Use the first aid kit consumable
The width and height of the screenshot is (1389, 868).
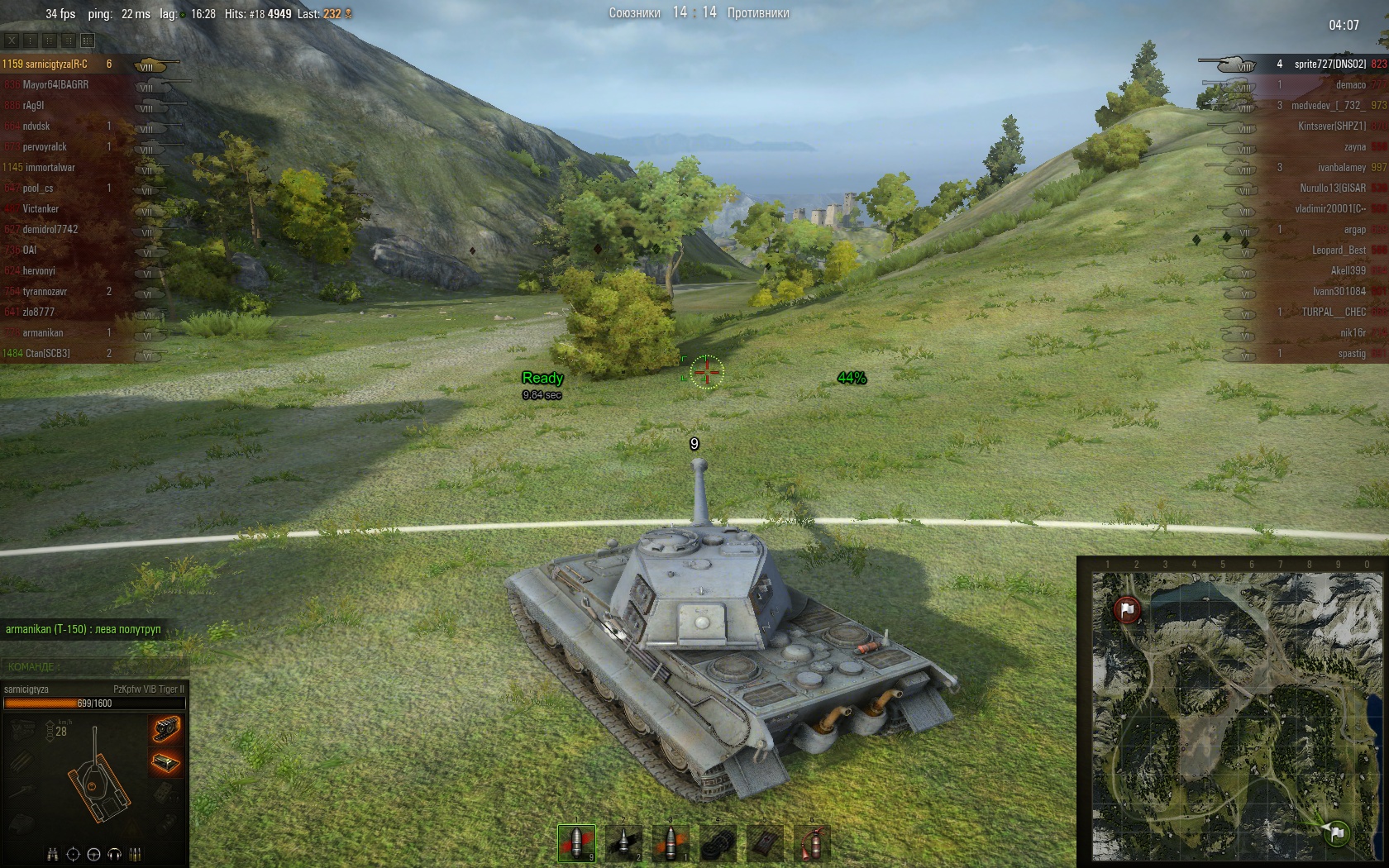click(x=765, y=843)
